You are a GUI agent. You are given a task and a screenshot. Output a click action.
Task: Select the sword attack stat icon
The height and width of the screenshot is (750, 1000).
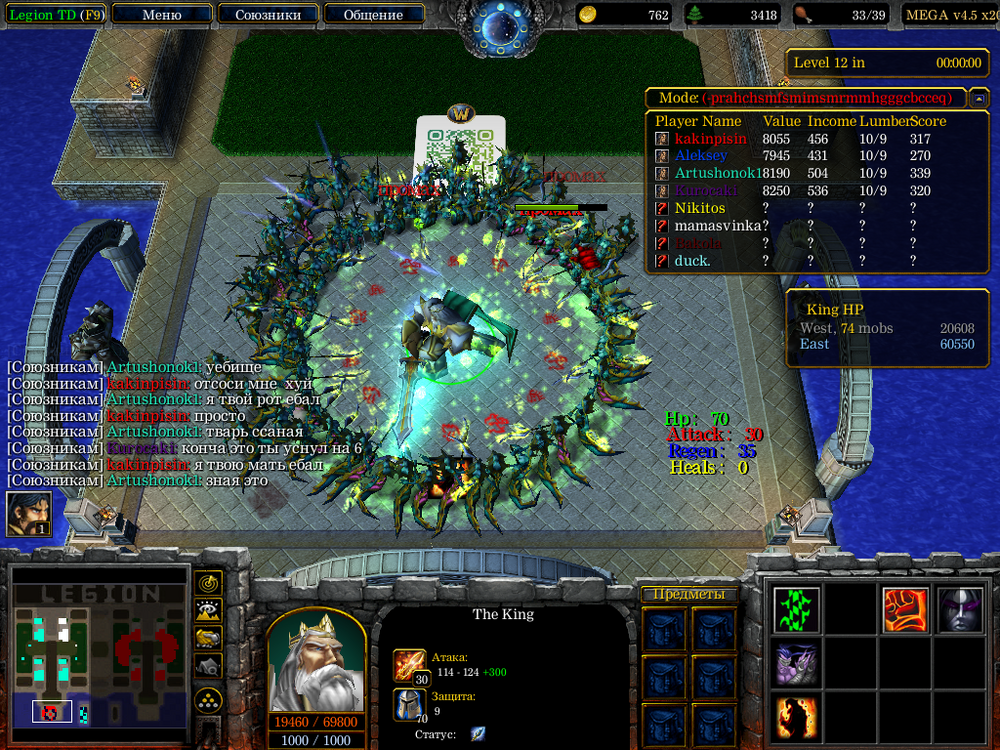pos(408,664)
